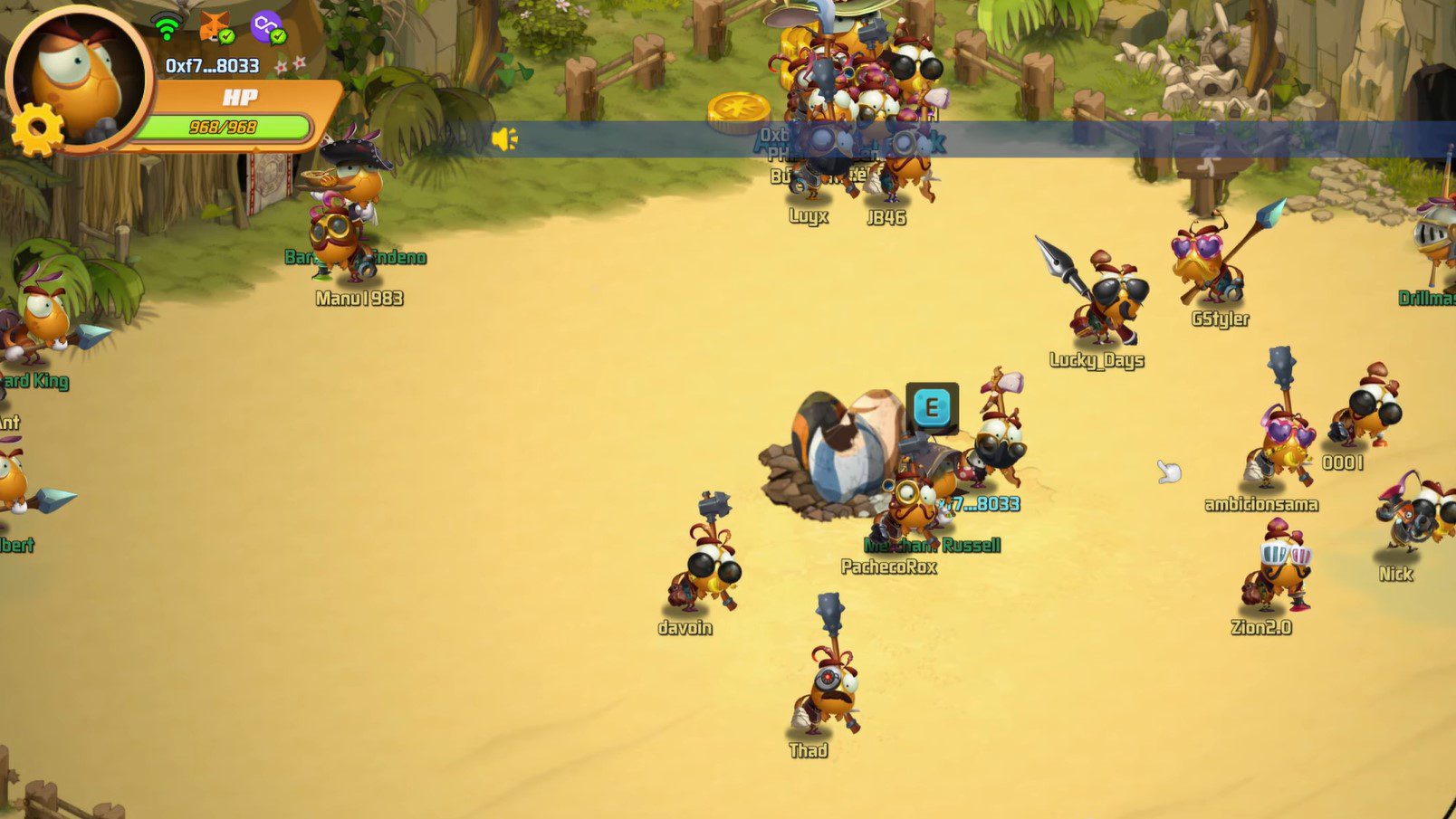This screenshot has height=819, width=1456.
Task: Click the 0xf7...8033 wallet address label
Action: [212, 66]
